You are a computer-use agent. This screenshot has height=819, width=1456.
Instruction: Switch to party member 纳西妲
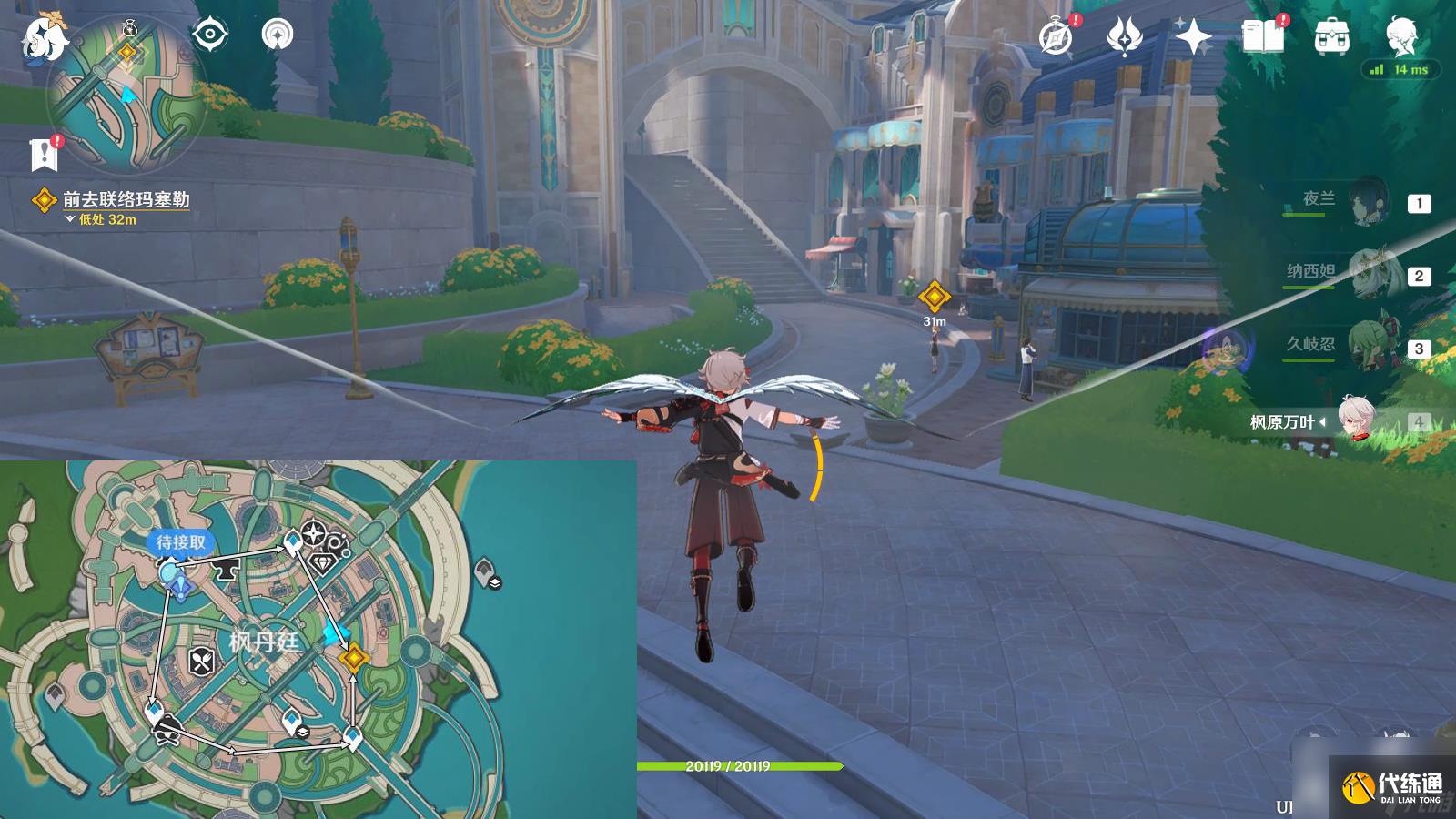(1365, 274)
